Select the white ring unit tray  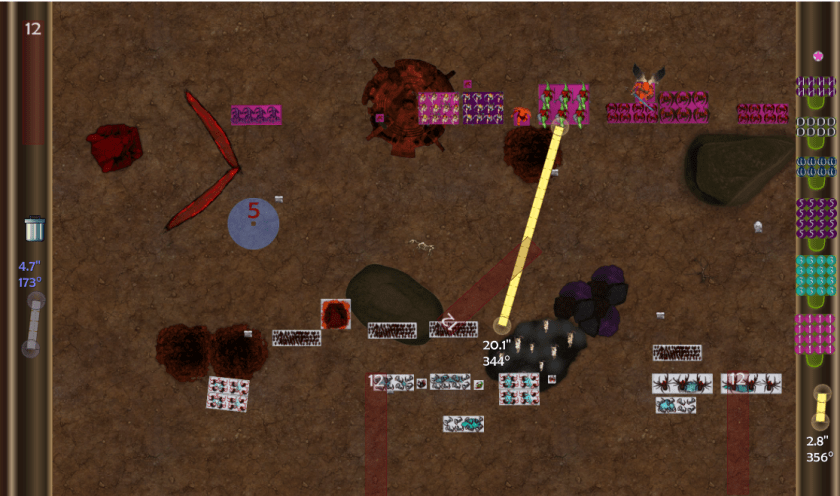[x=815, y=127]
